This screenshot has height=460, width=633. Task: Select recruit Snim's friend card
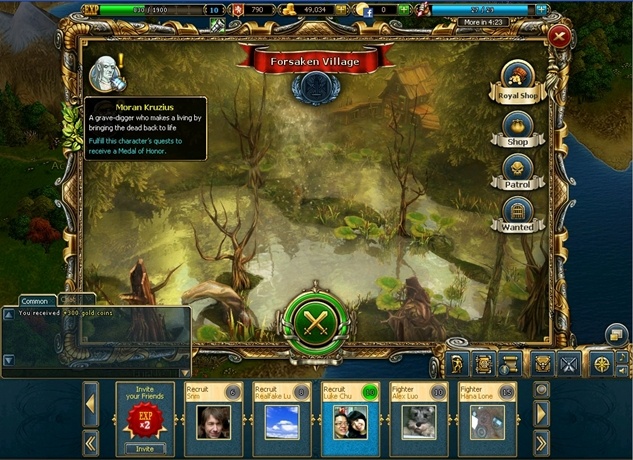click(x=213, y=419)
